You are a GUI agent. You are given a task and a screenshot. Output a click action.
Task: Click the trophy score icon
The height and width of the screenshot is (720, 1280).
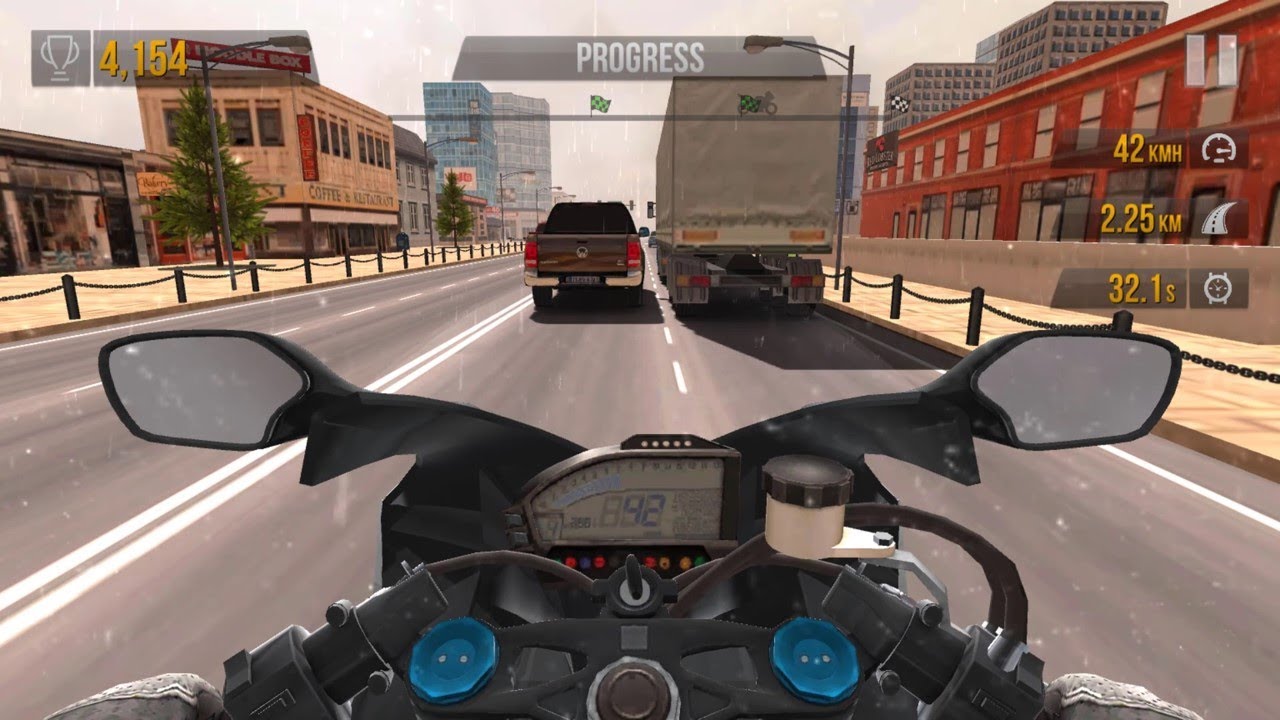tap(62, 57)
